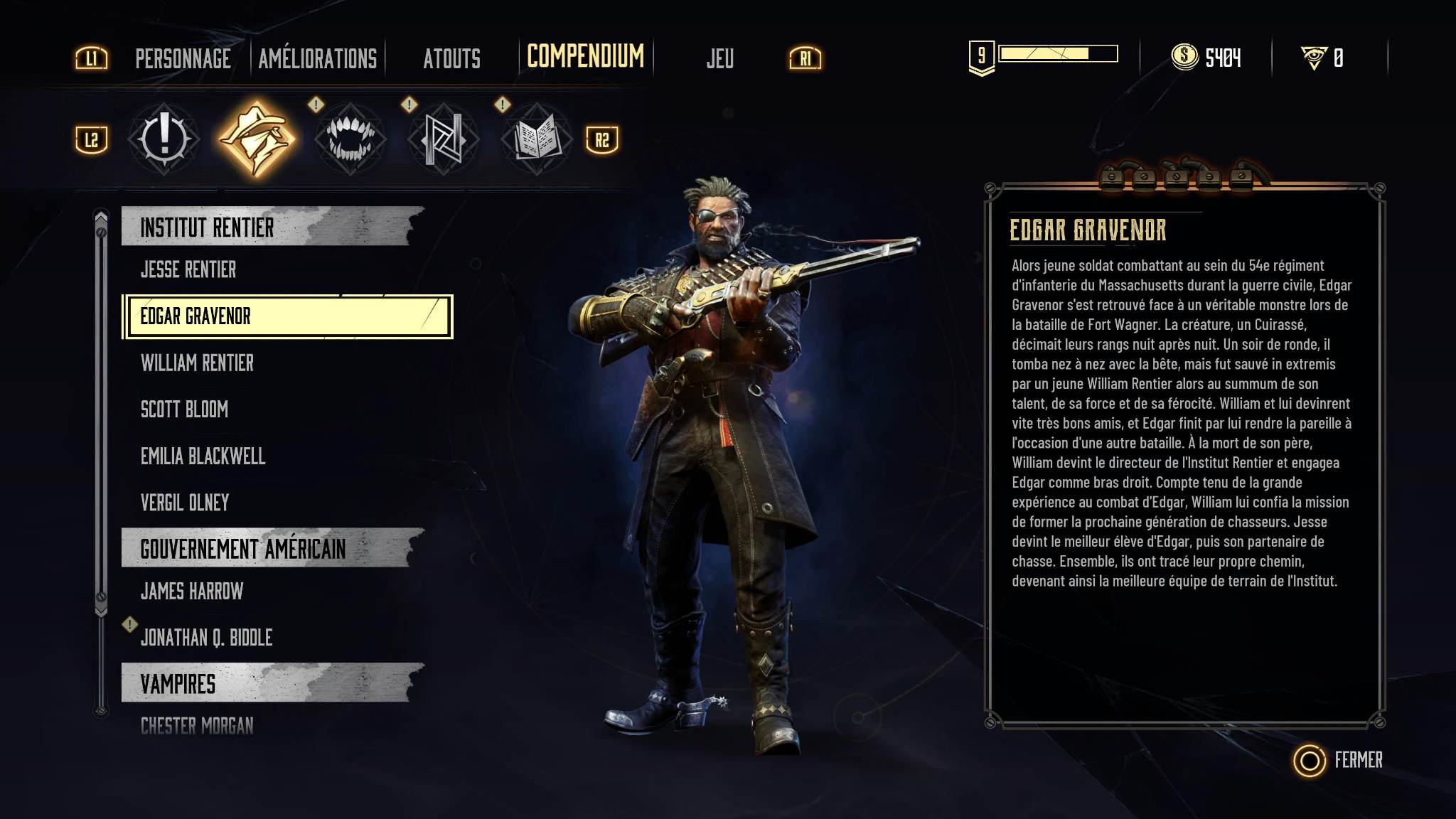Select Chester Morgan under Vampires
Screen dimensions: 1456x819
click(197, 726)
